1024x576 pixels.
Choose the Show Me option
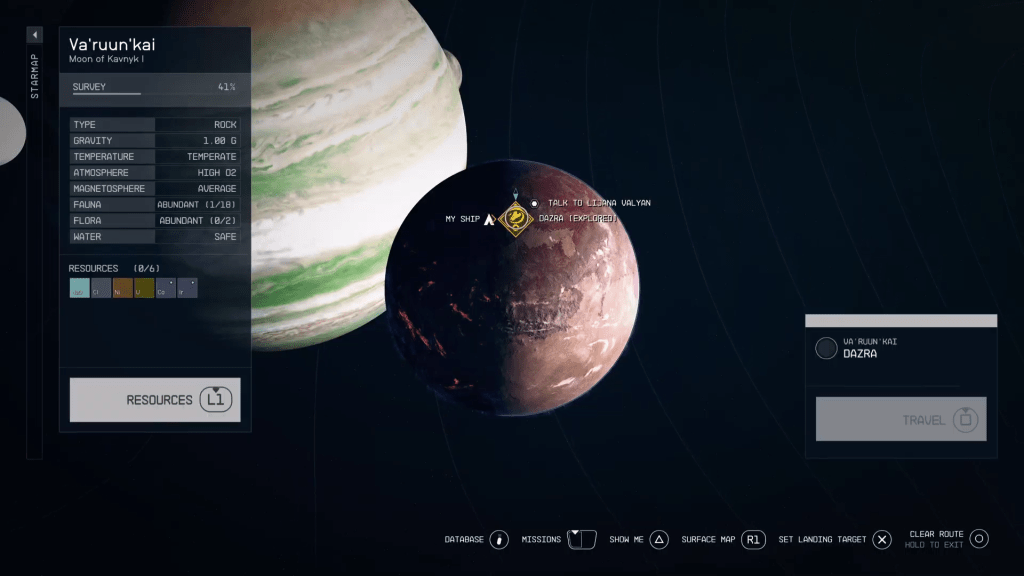(x=658, y=539)
